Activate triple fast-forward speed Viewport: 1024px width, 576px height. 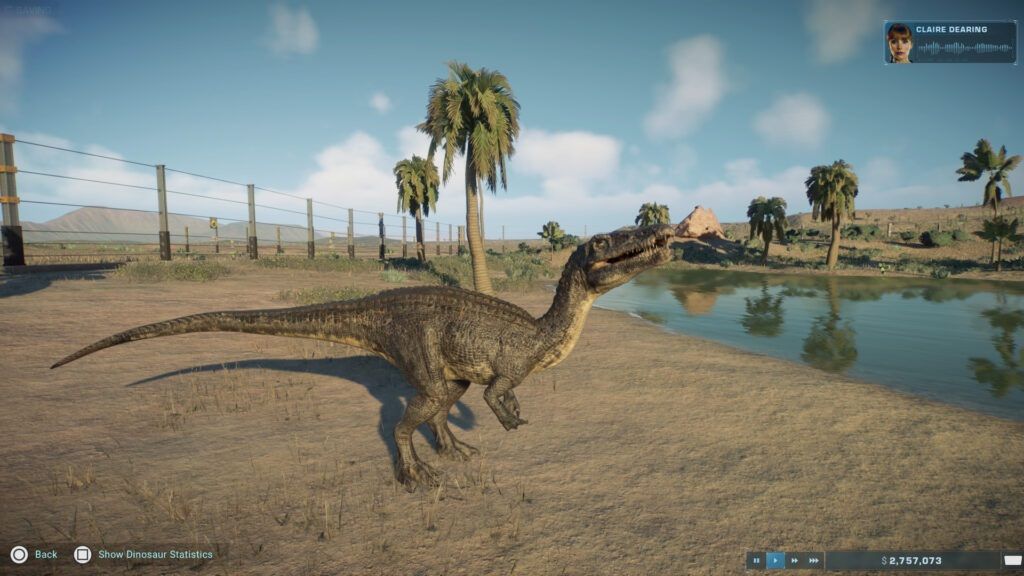814,561
